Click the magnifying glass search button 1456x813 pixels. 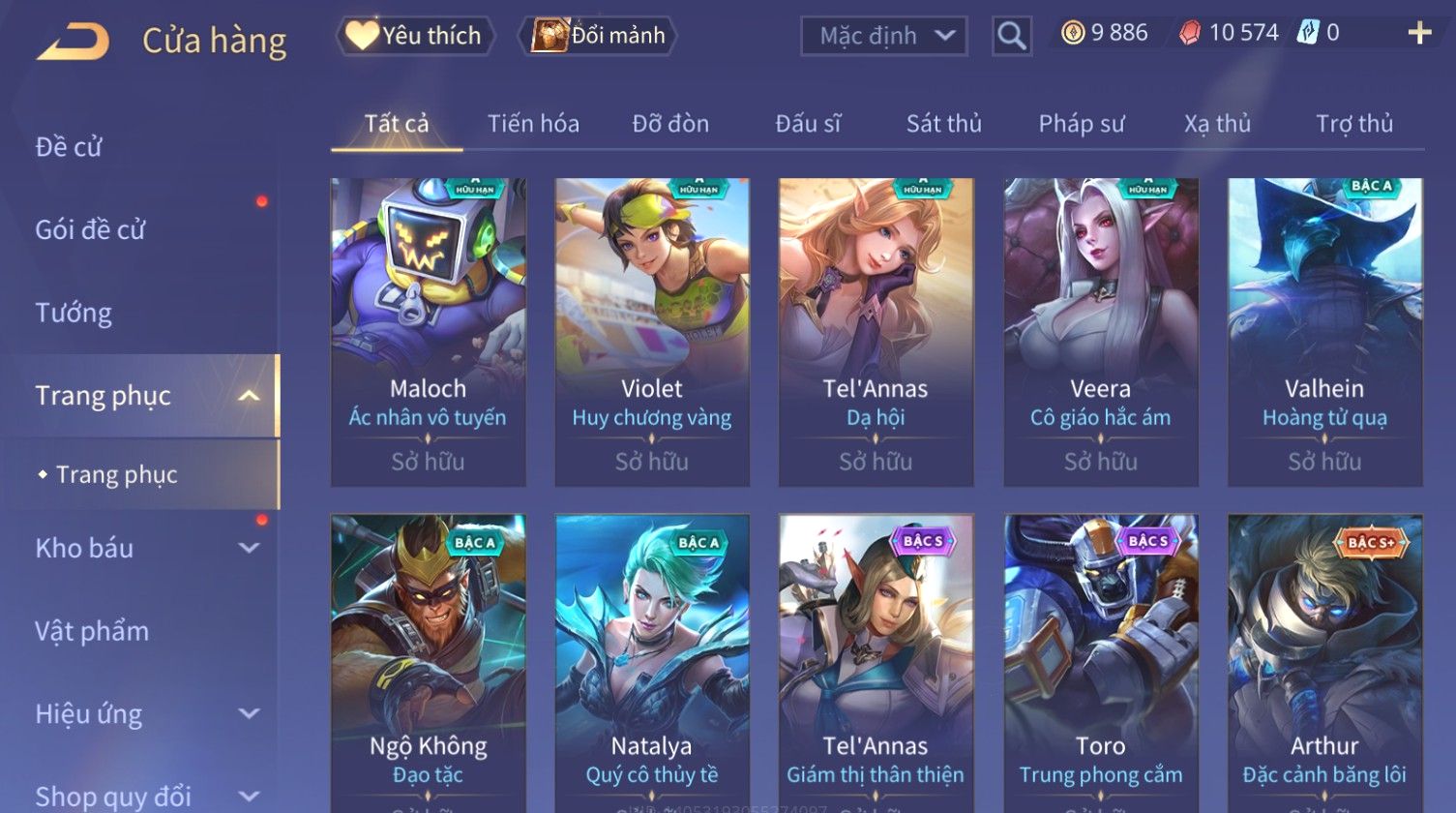(1011, 37)
